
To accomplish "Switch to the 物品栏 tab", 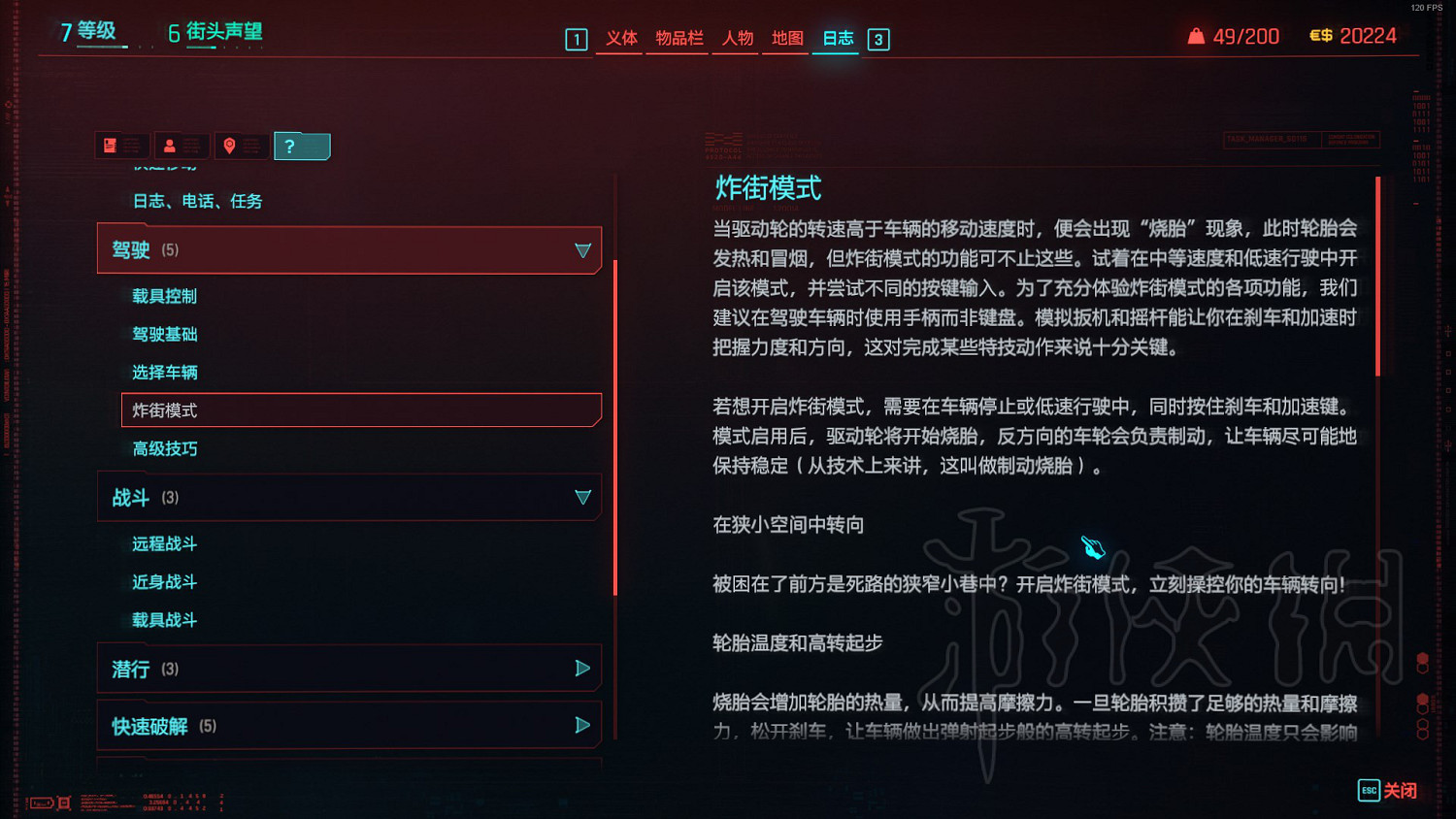I will click(677, 40).
